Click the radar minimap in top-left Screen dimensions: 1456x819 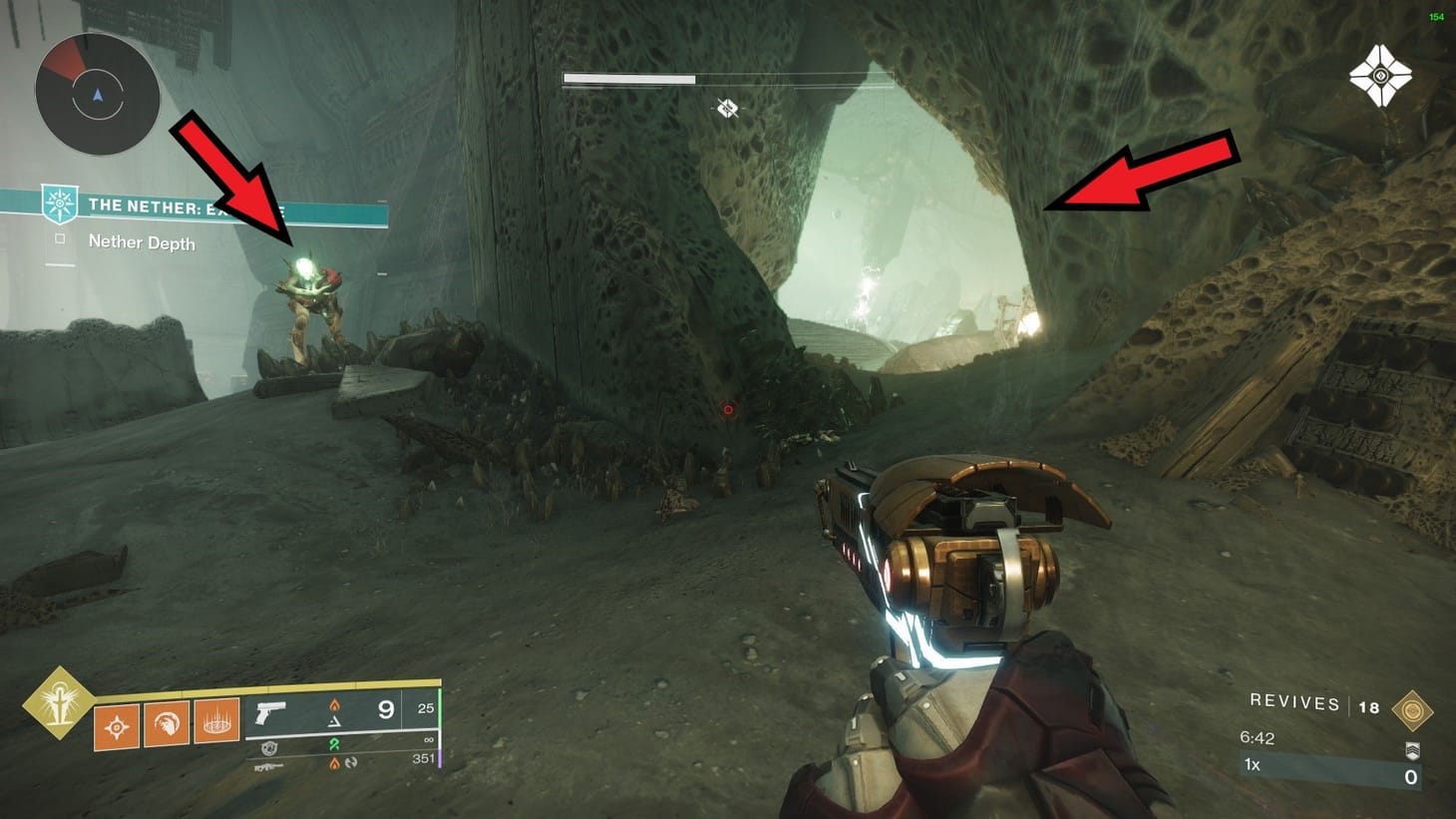pos(97,93)
